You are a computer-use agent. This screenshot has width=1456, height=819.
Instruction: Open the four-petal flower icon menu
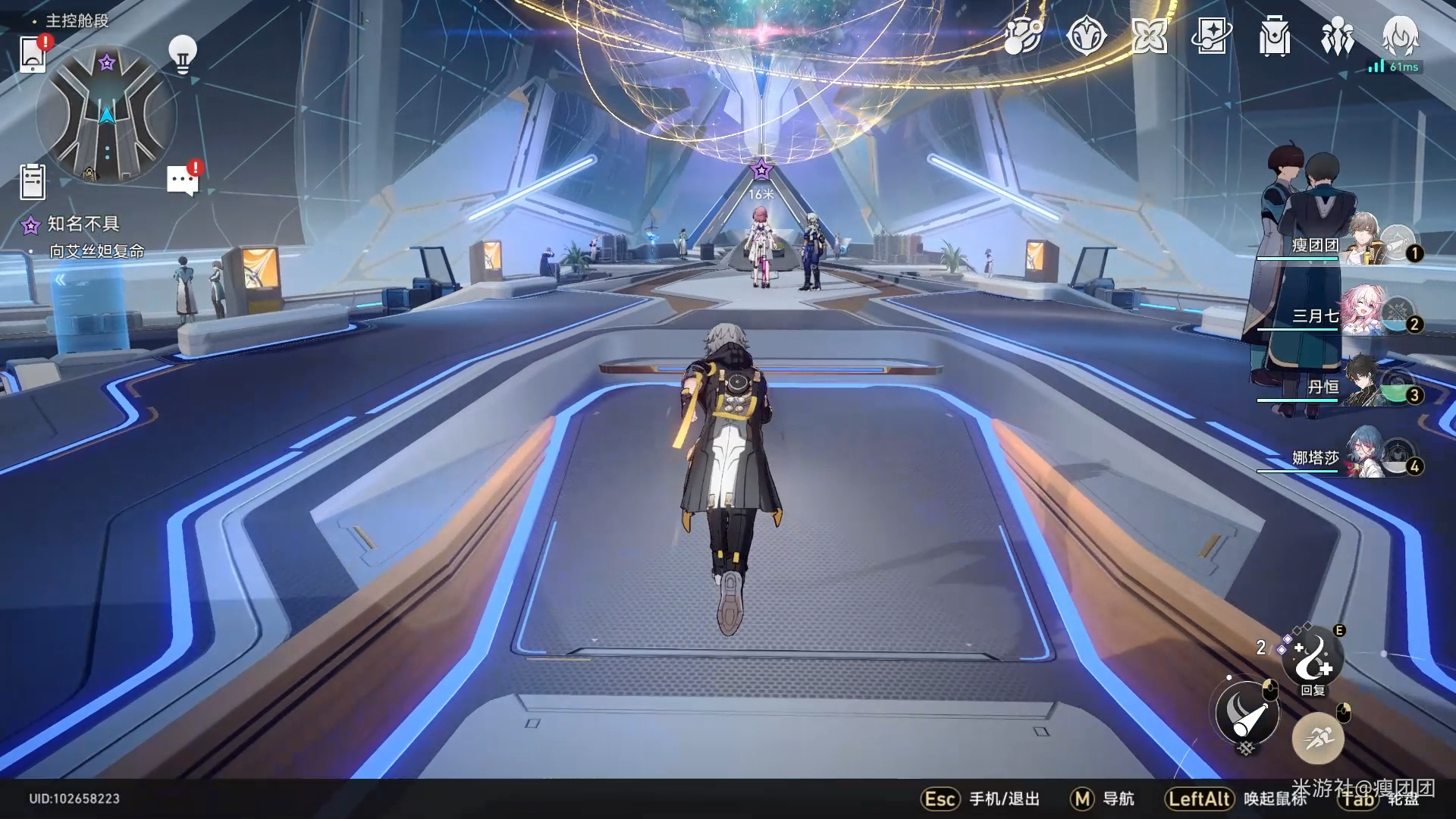(1149, 36)
